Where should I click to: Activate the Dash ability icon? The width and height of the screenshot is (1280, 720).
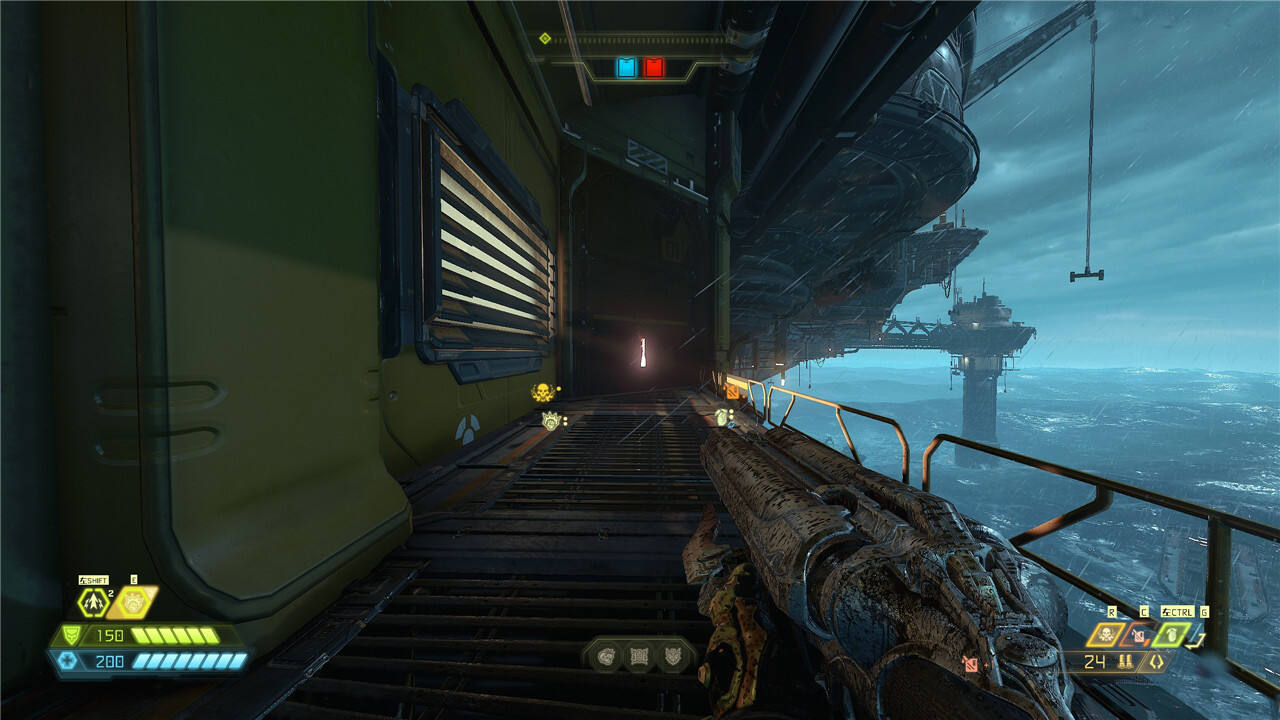click(93, 602)
